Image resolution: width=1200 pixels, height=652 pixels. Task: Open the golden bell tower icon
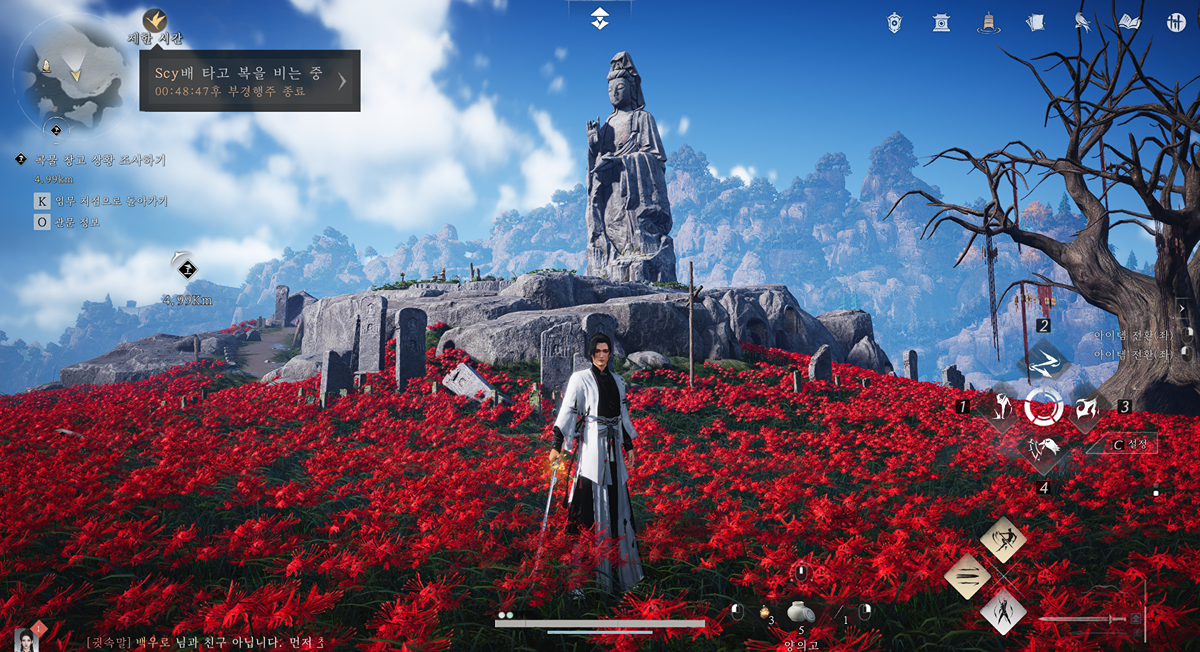987,22
